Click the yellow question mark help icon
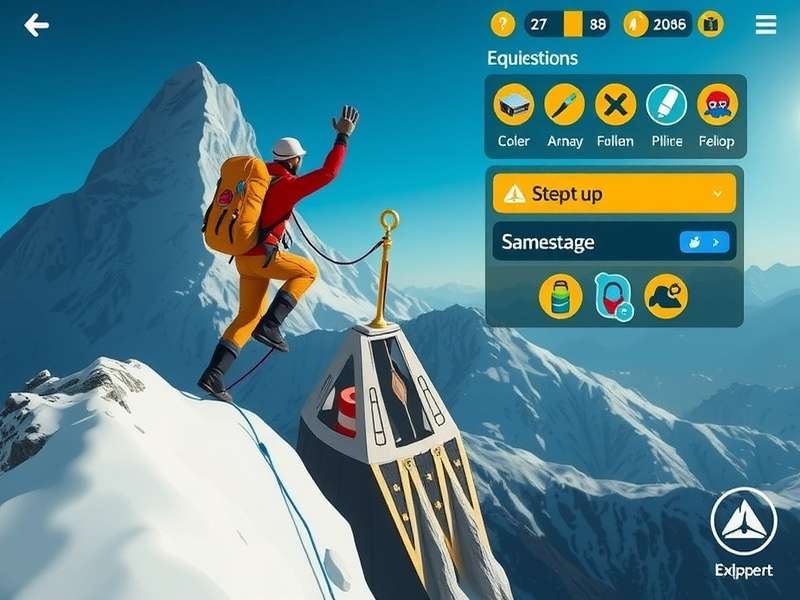Image resolution: width=800 pixels, height=600 pixels. click(502, 25)
